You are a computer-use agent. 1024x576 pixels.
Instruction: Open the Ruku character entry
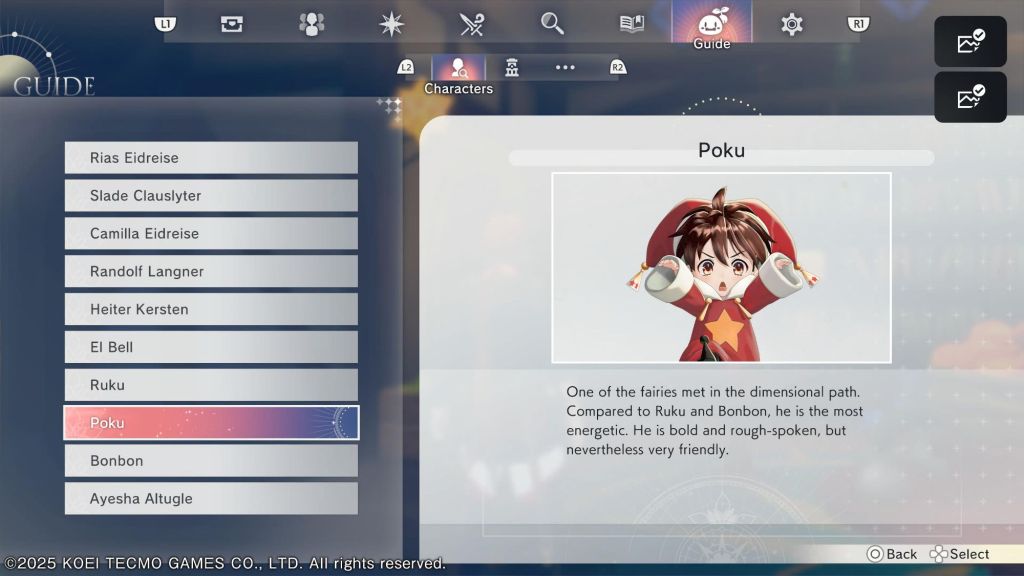tap(211, 386)
